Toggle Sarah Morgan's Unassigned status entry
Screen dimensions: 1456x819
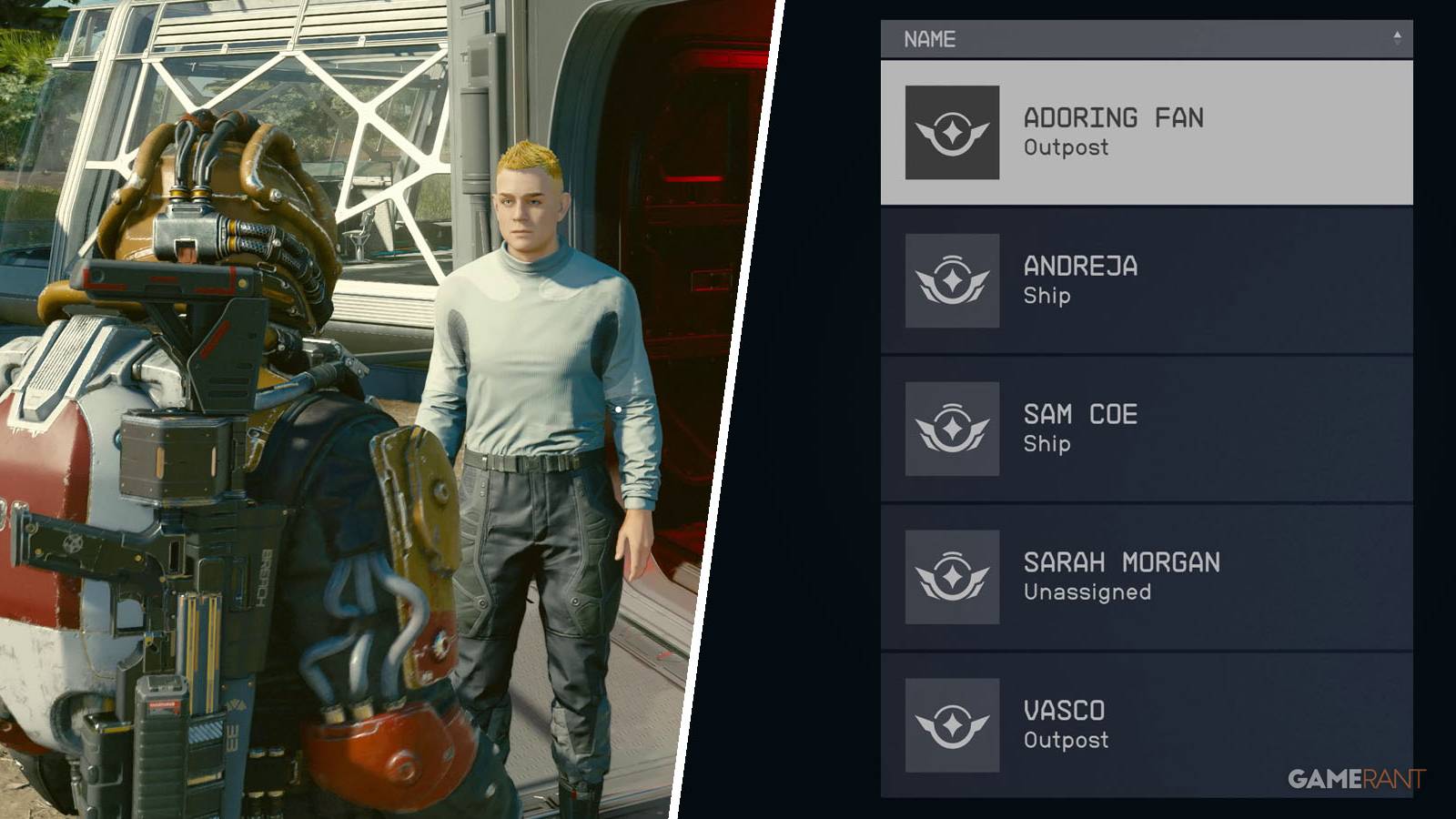tap(1137, 574)
